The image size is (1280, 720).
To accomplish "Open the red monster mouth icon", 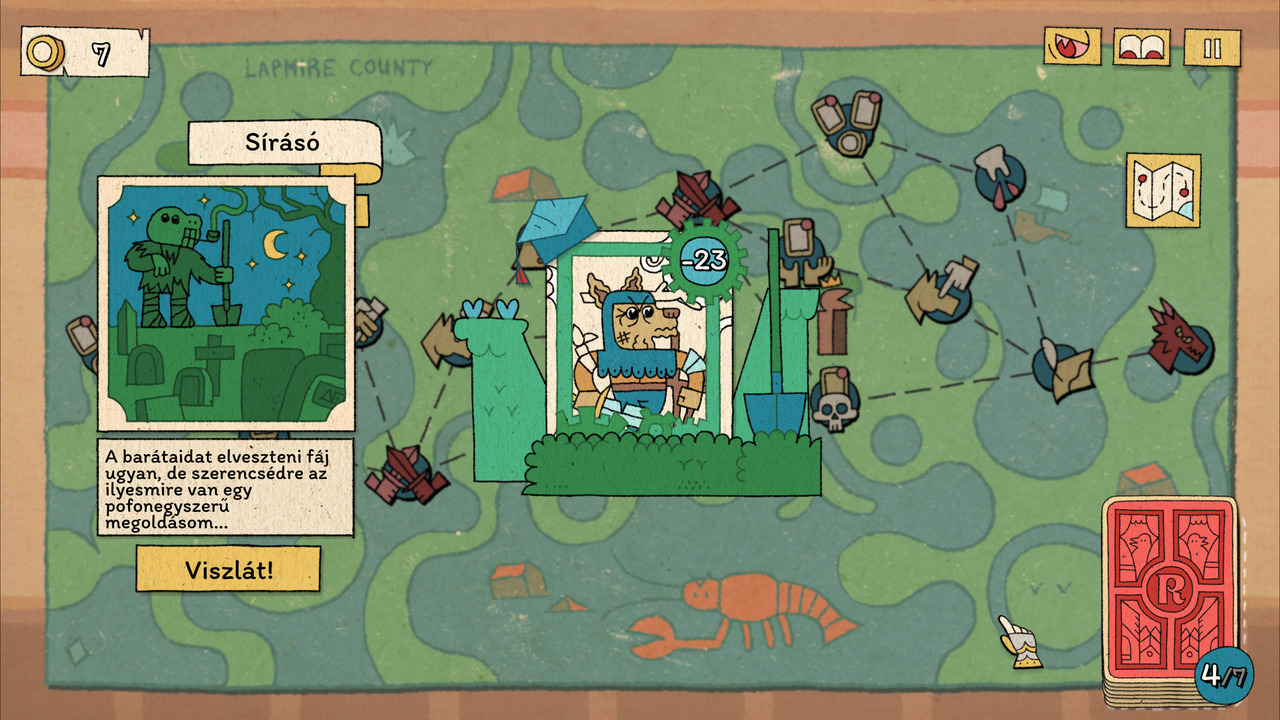I will [1072, 47].
